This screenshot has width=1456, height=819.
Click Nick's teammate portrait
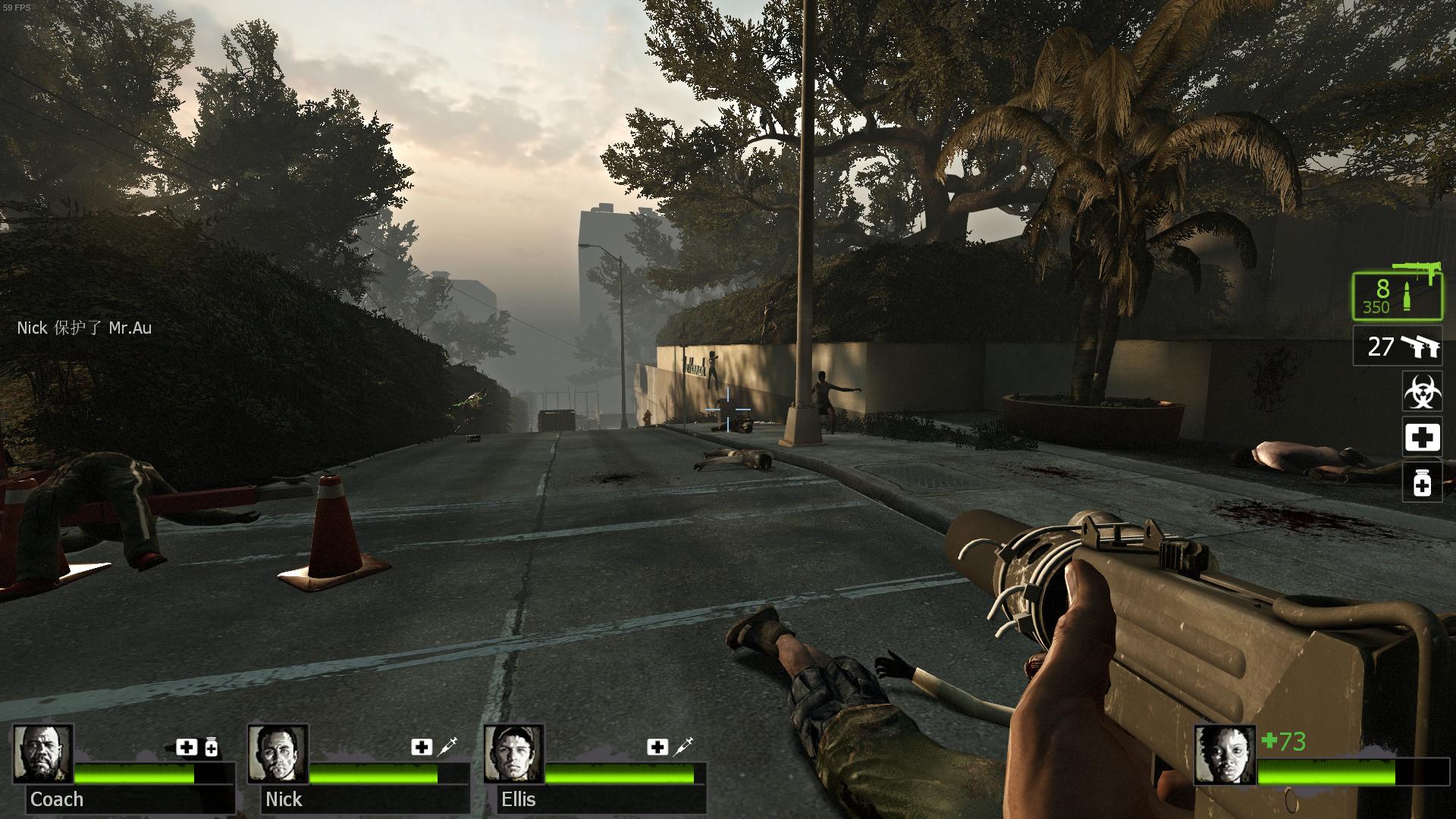pyautogui.click(x=278, y=754)
